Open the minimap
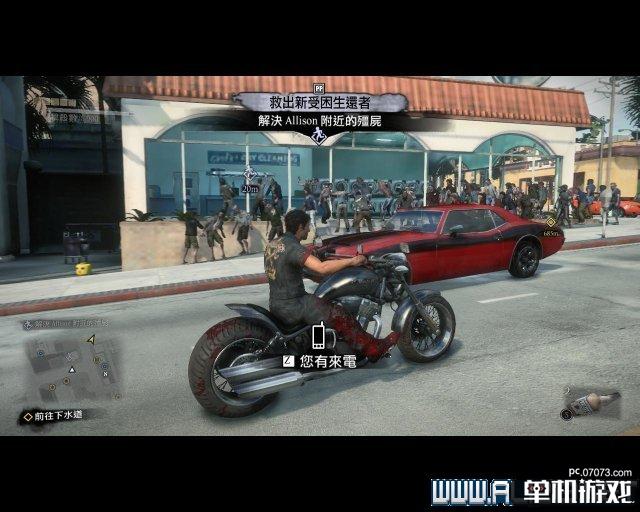 [70, 367]
